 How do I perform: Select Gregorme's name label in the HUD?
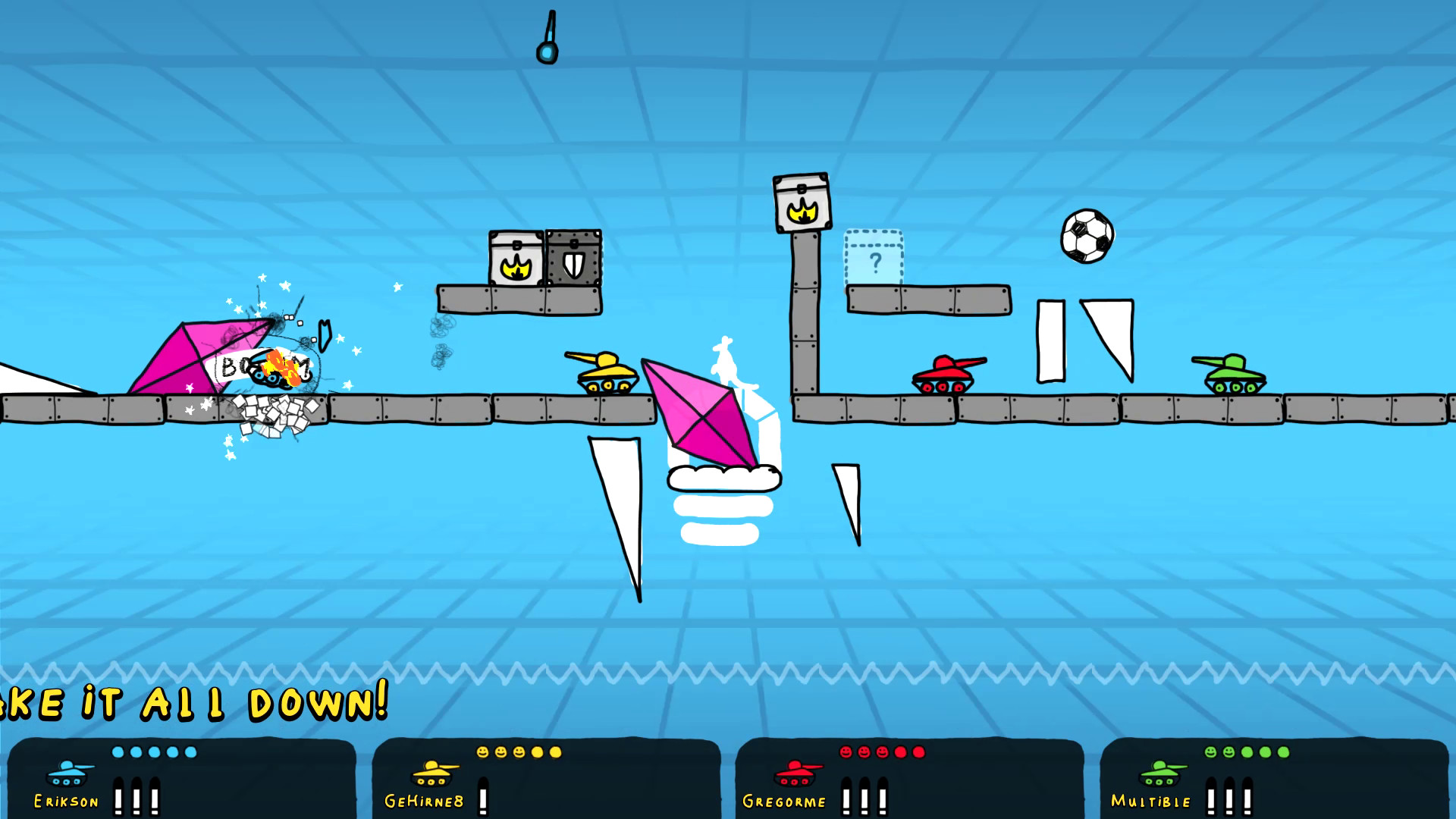pyautogui.click(x=786, y=801)
